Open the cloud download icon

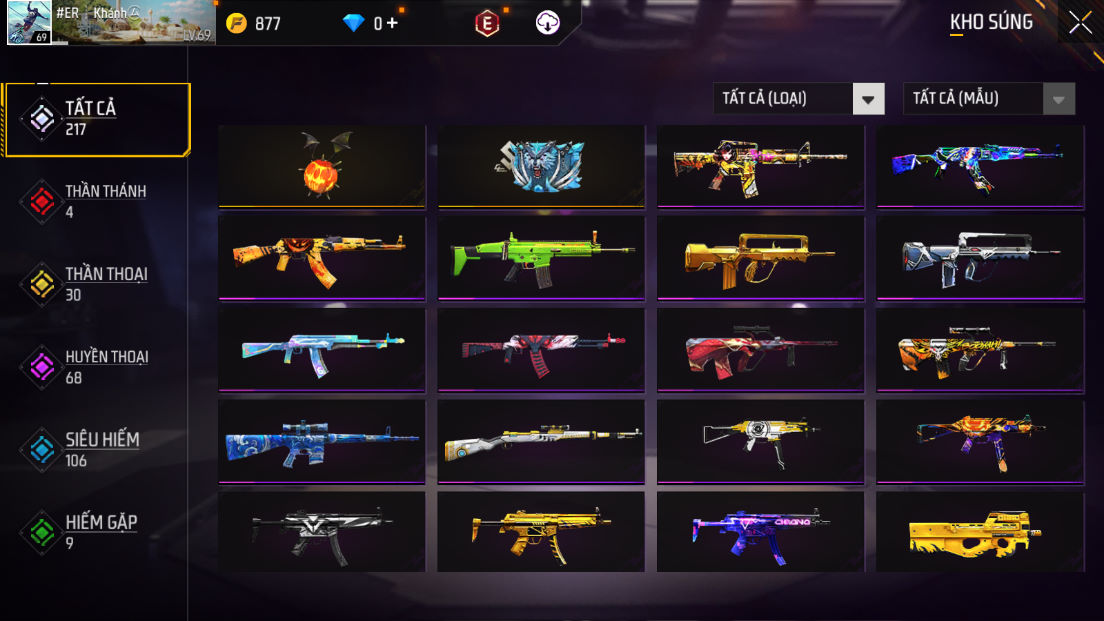pos(548,23)
